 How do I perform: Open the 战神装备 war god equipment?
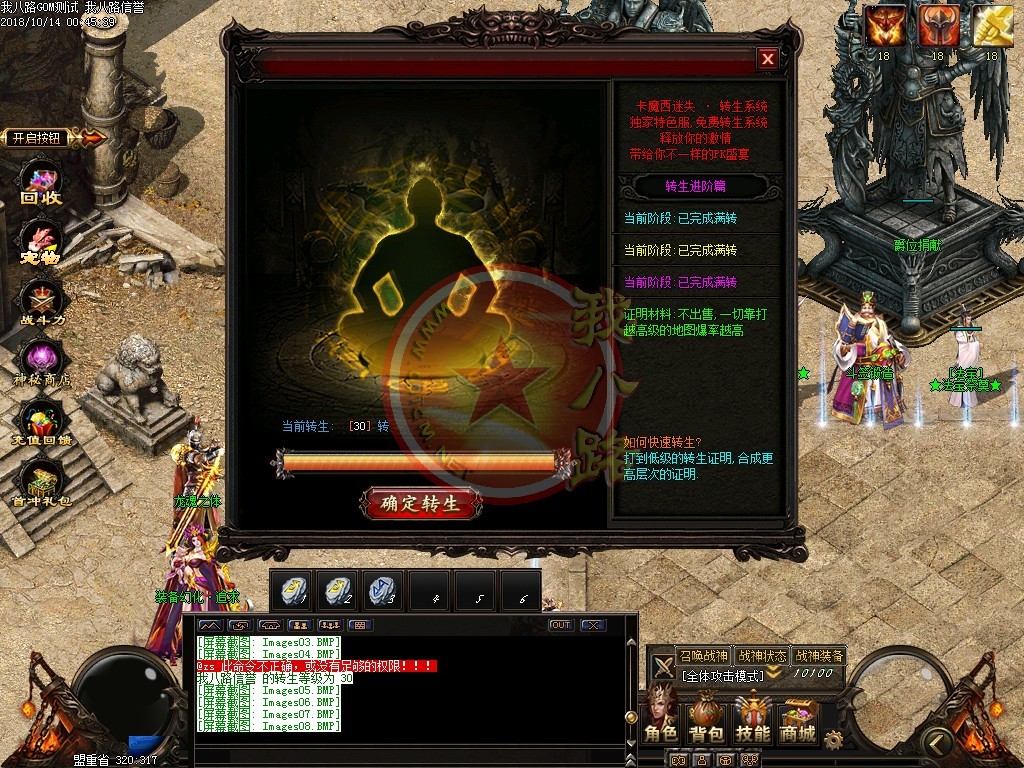pos(820,656)
